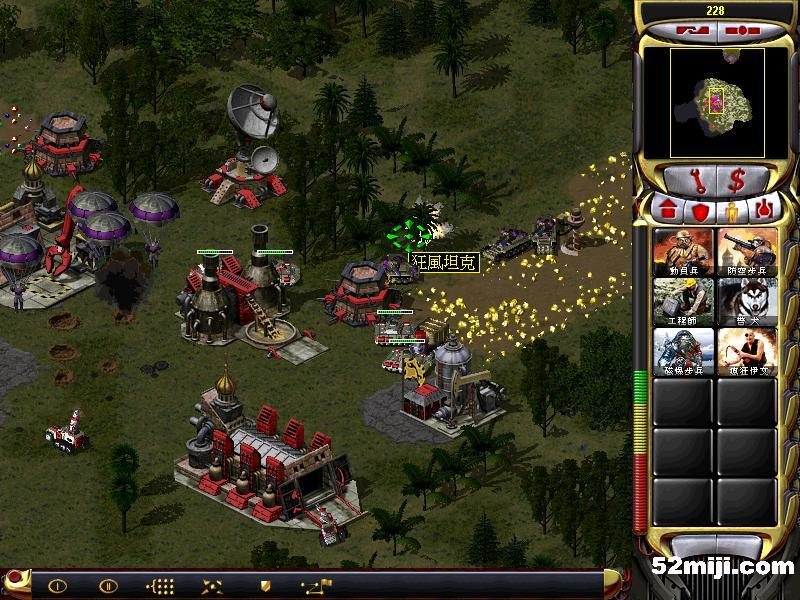Build an Engineer (工程師) unit
800x600 pixels.
pyautogui.click(x=684, y=301)
